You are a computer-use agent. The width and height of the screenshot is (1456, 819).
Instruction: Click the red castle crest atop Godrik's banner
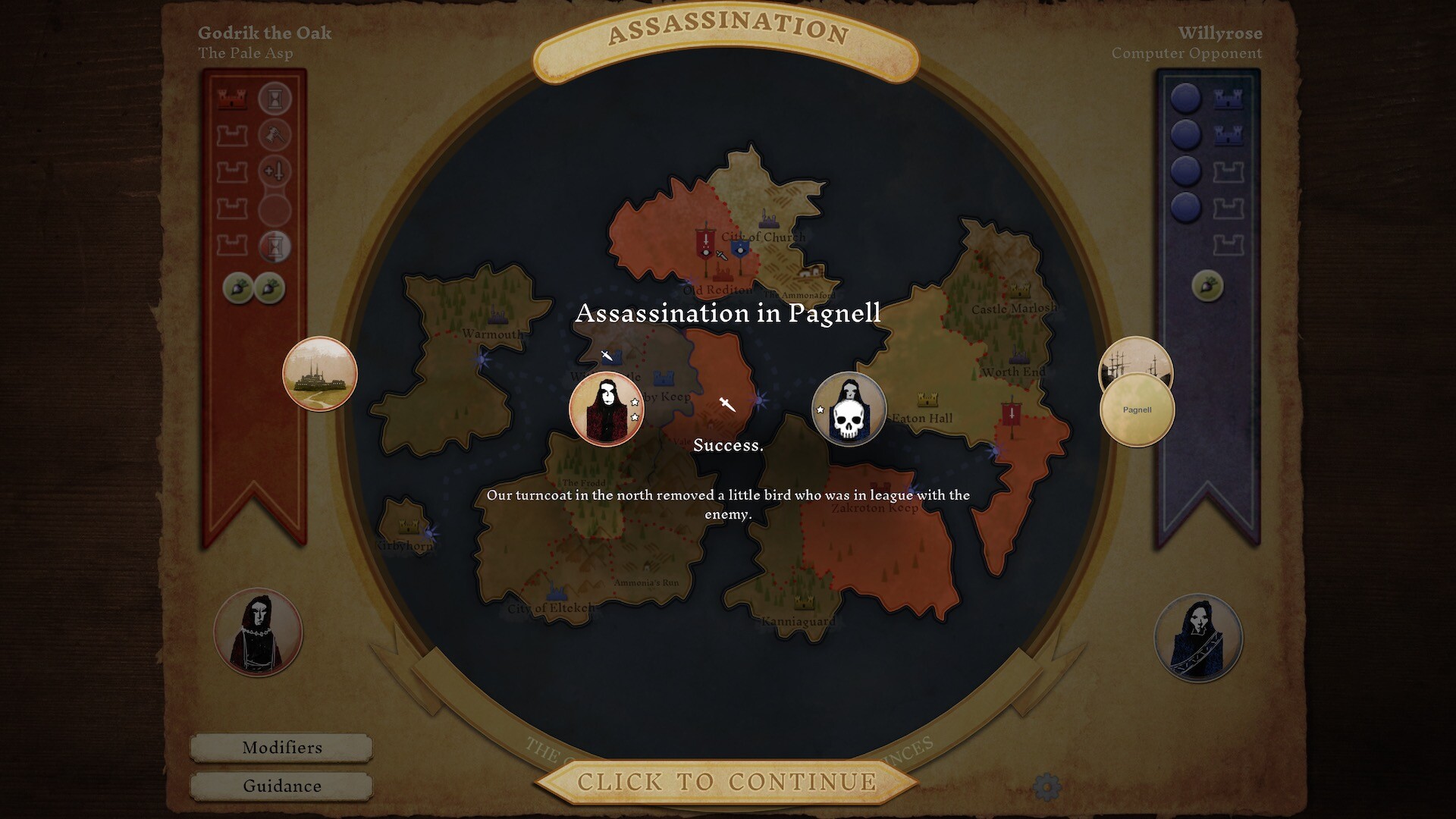[232, 97]
